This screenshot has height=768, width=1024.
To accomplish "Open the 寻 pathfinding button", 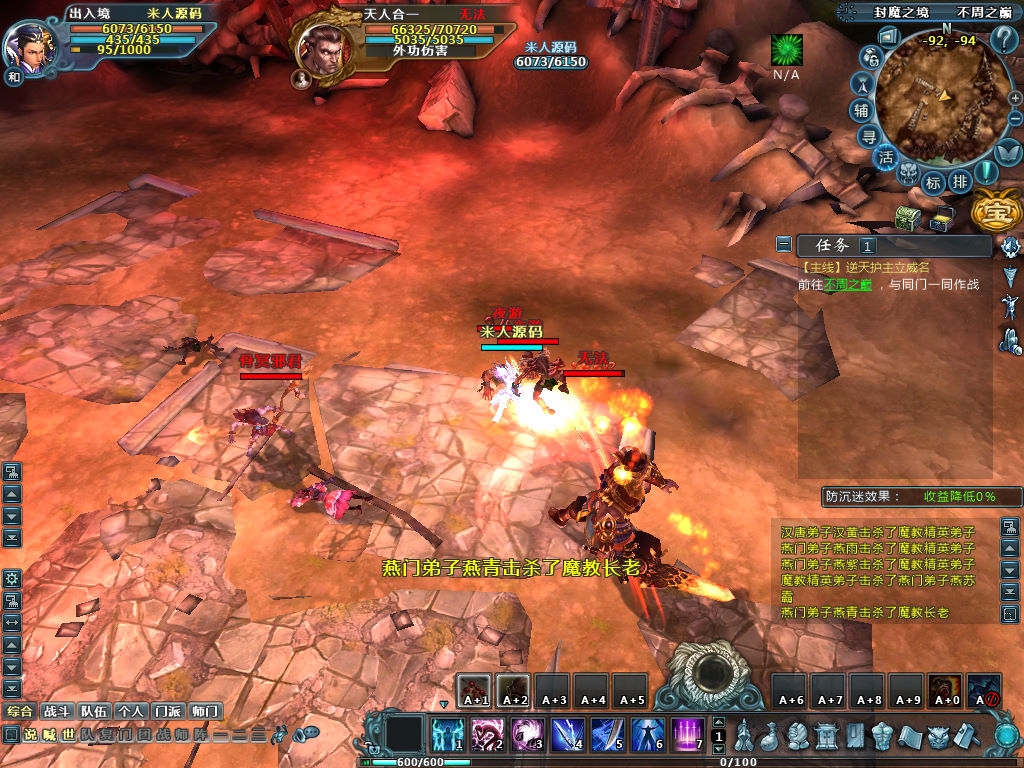I will pos(870,135).
